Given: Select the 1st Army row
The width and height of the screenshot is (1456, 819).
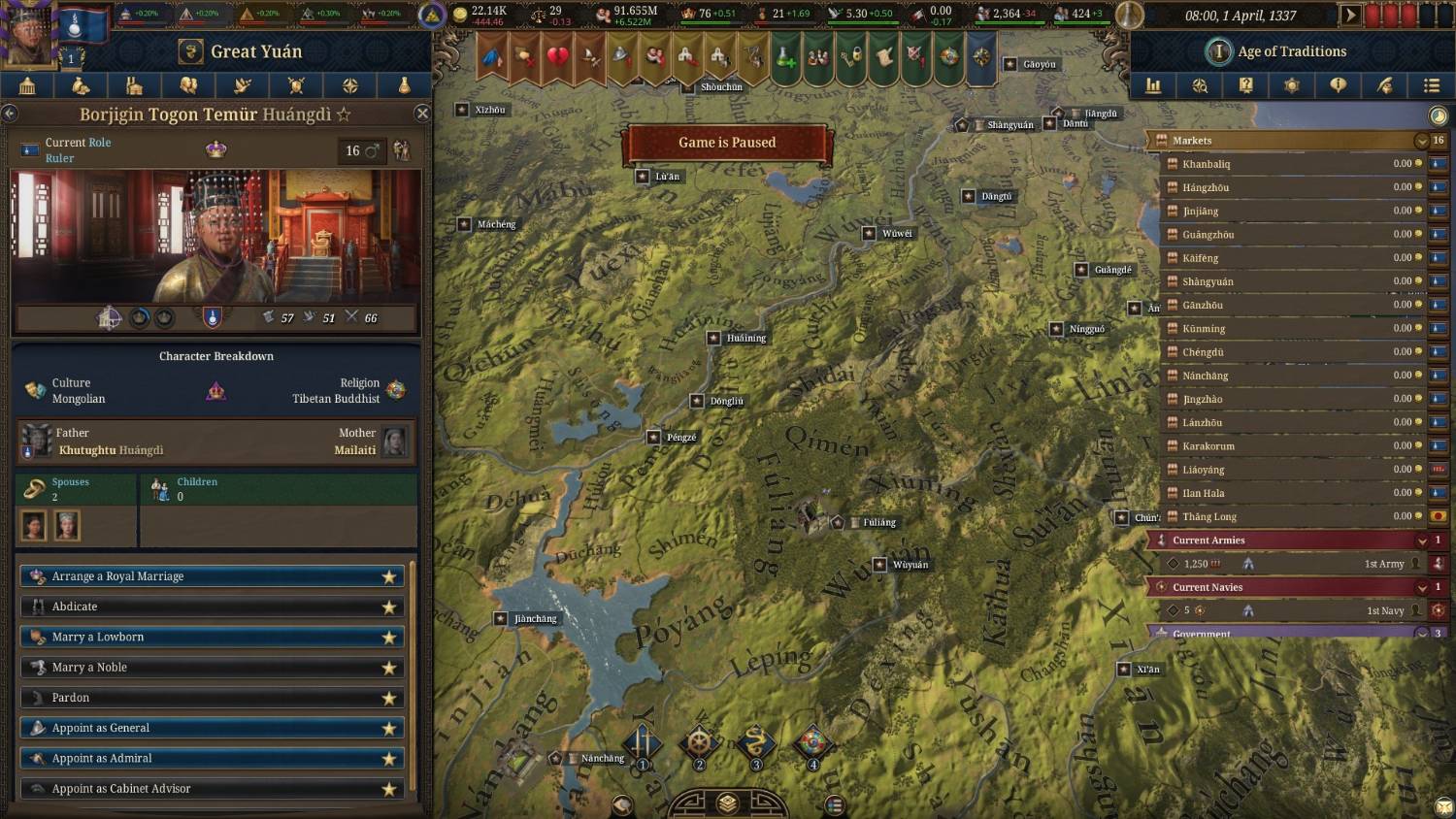Looking at the screenshot, I should pos(1291,564).
